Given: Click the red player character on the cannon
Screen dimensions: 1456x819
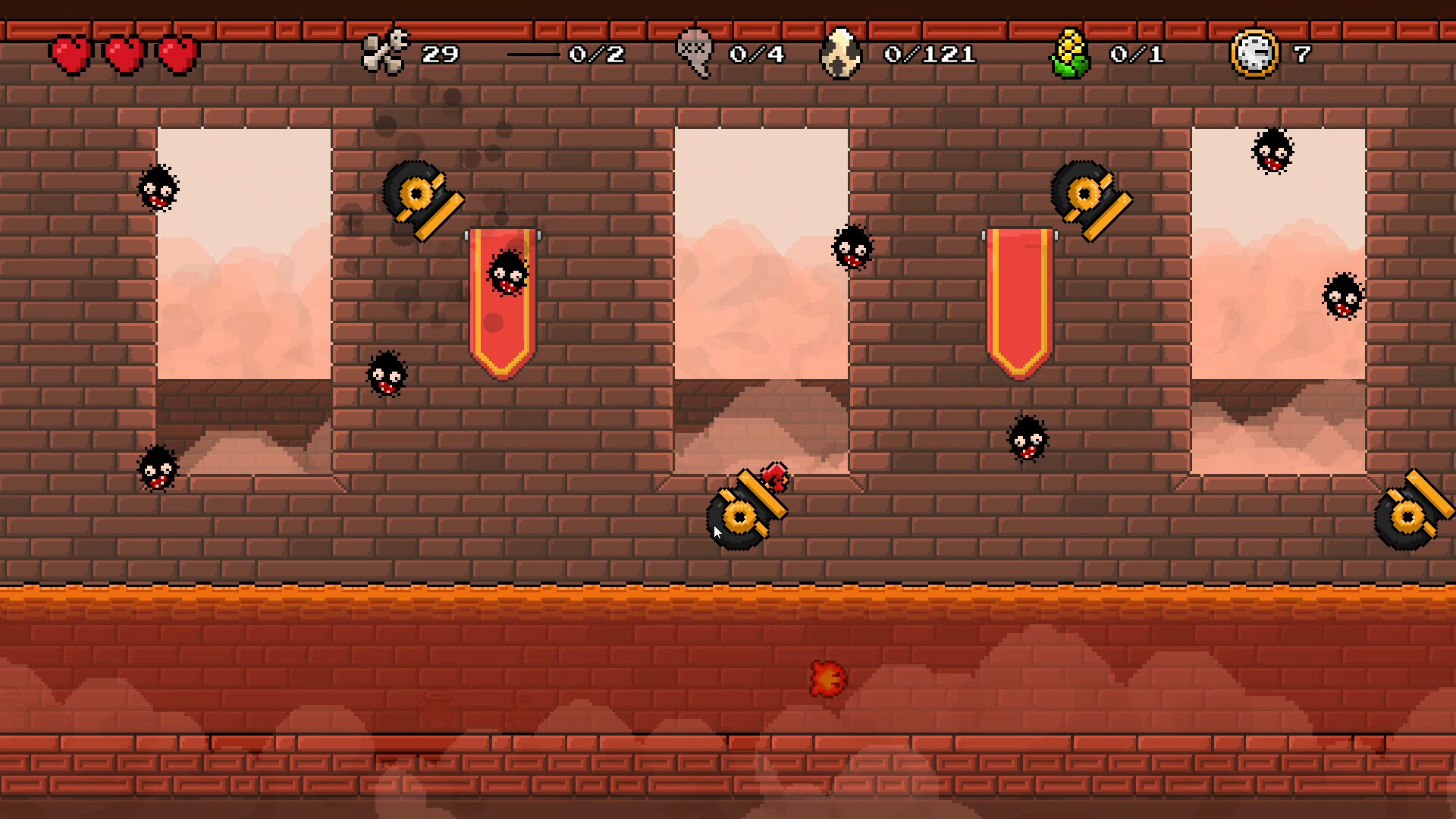Looking at the screenshot, I should [x=773, y=479].
